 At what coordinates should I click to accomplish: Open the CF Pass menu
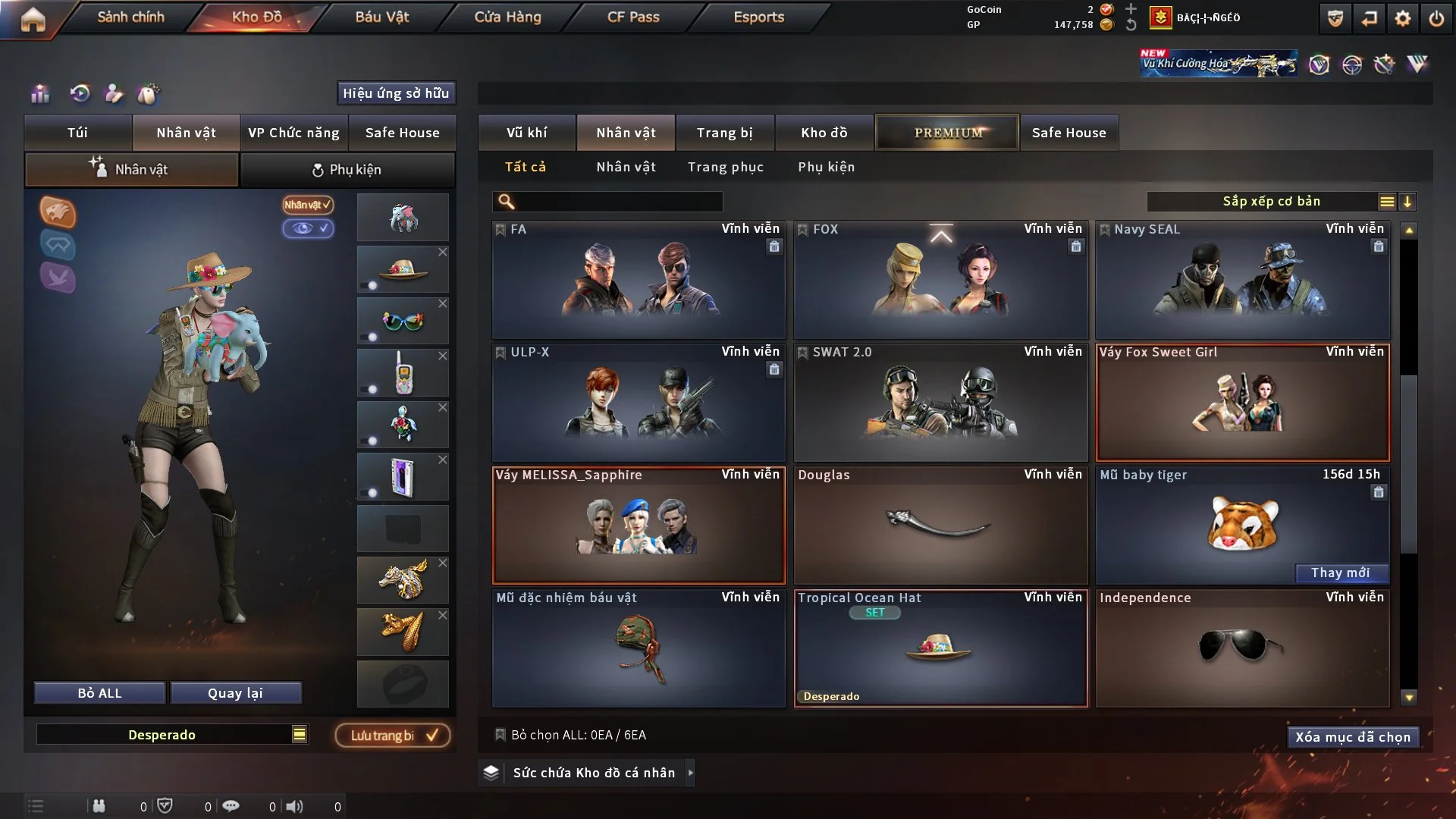(x=633, y=17)
